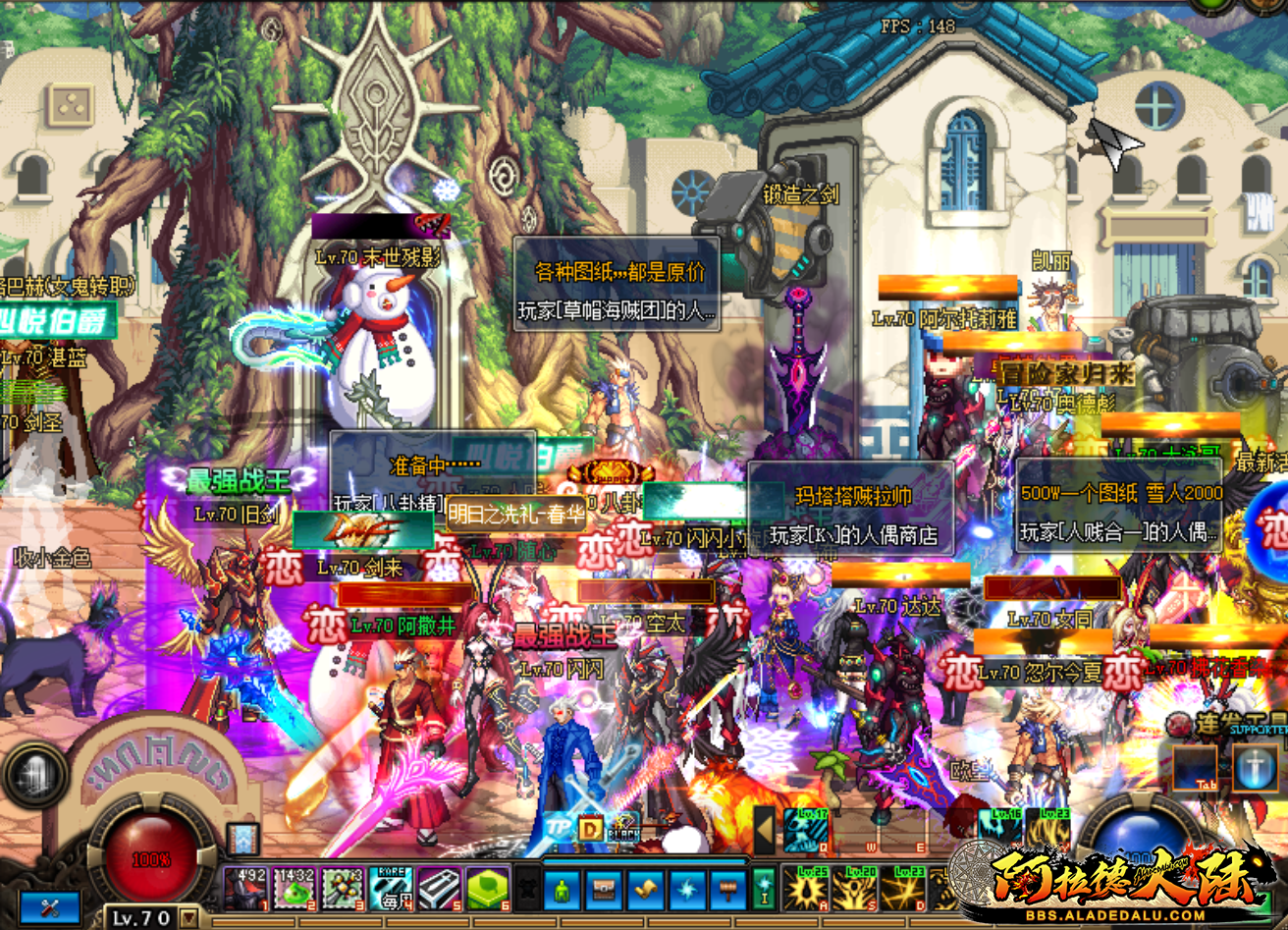Cast the Lv:17 skill bound to Q

tap(806, 831)
